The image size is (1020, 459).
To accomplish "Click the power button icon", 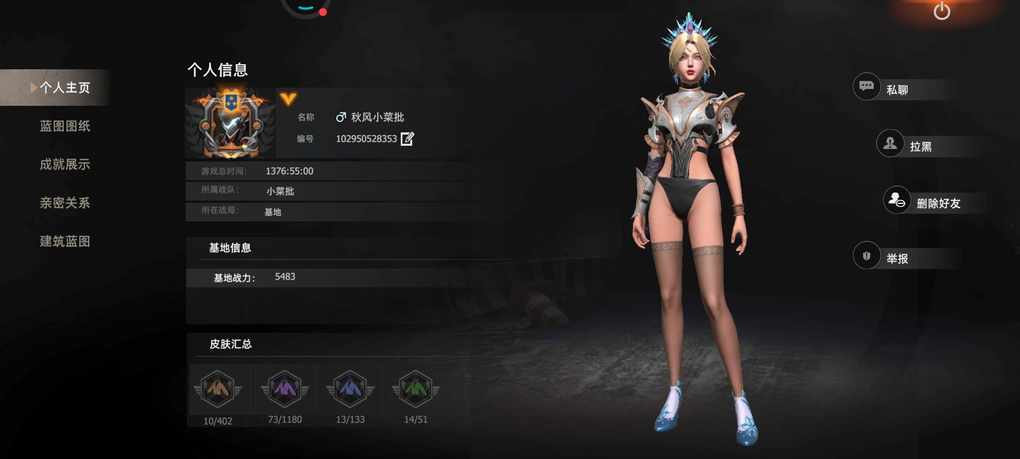I will coord(941,11).
